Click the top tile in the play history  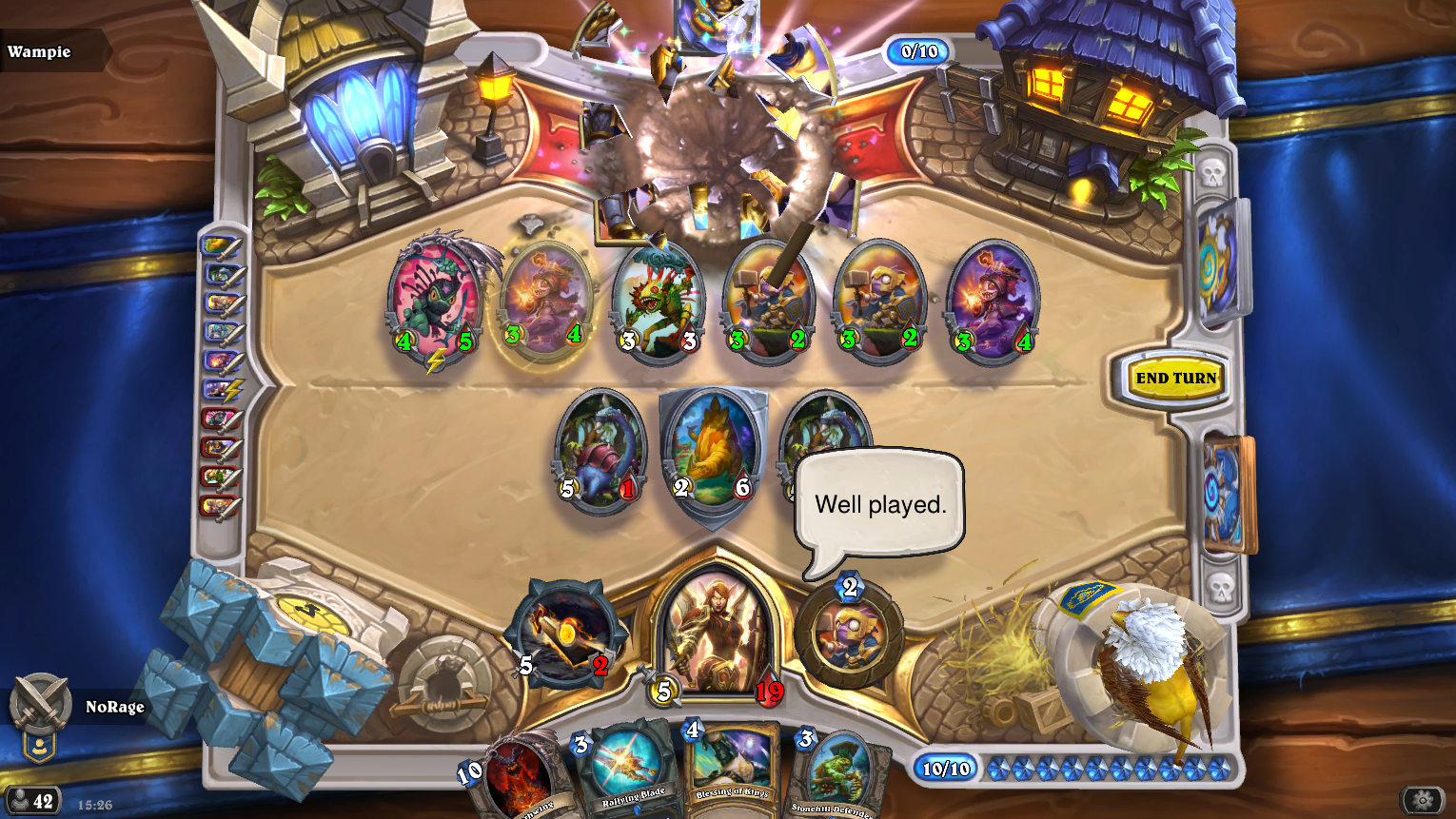(x=220, y=247)
